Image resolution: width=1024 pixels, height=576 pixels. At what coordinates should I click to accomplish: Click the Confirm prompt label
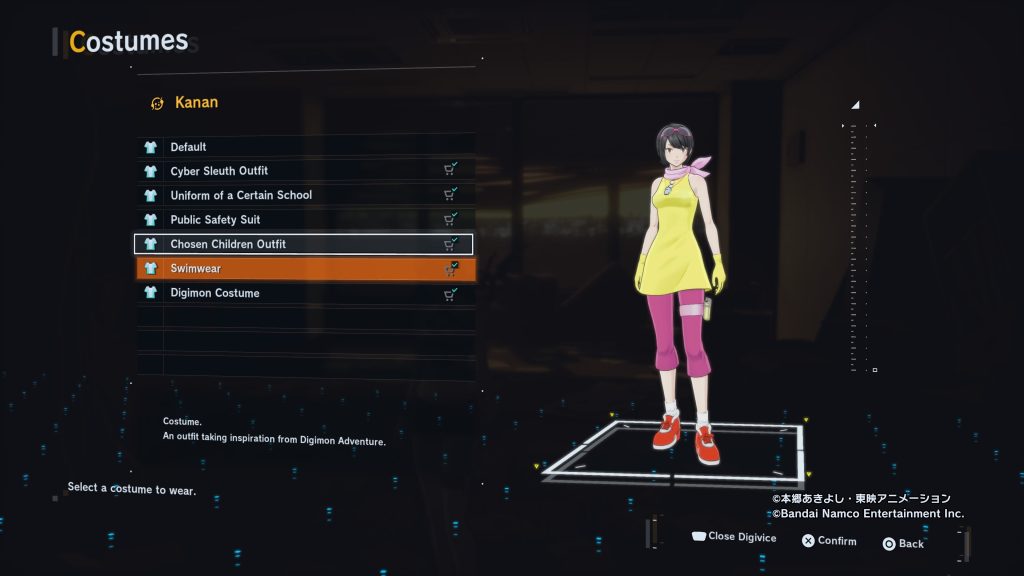[x=829, y=542]
